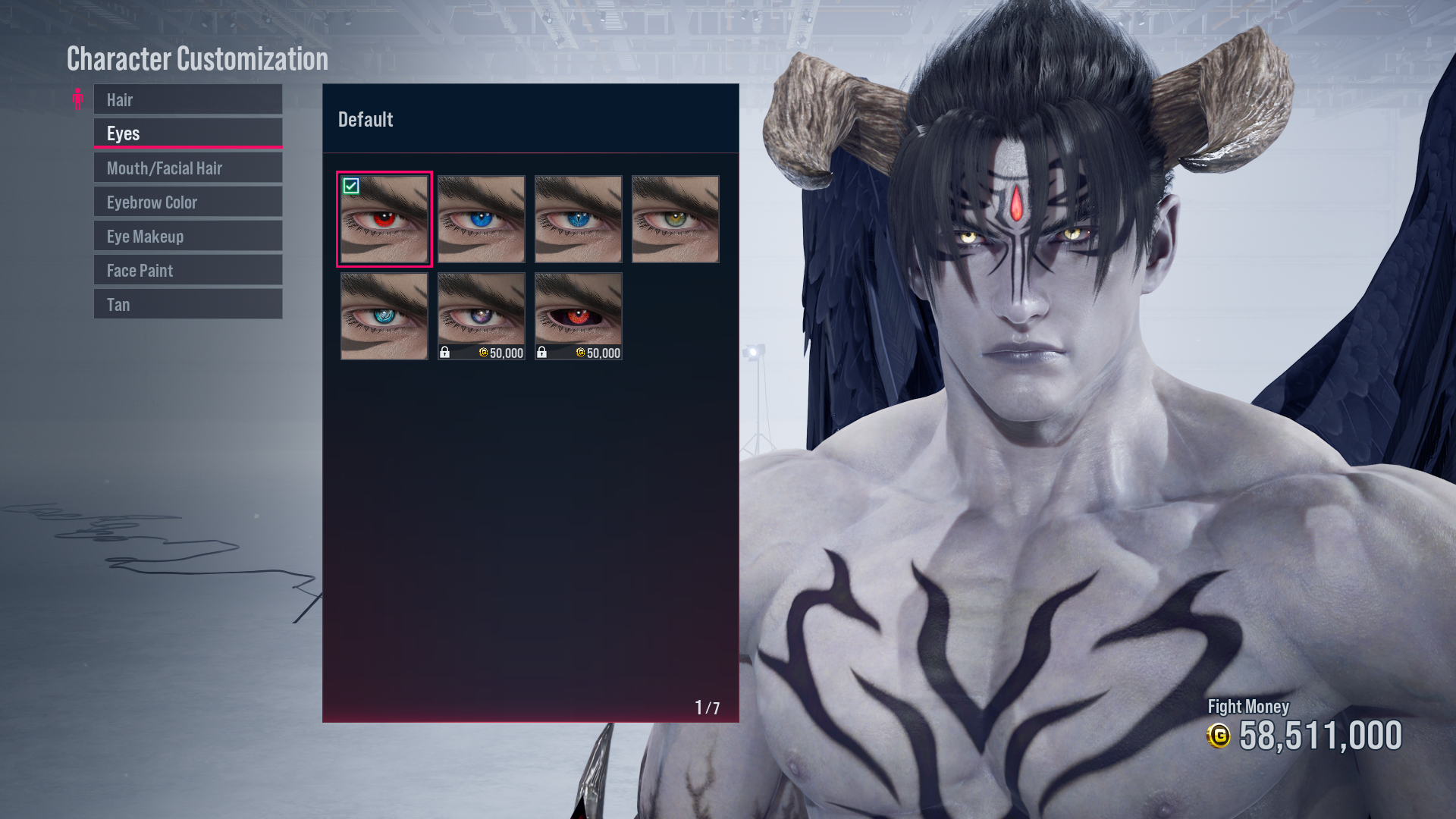Adjust the Tan setting
The height and width of the screenshot is (819, 1456).
tap(187, 303)
